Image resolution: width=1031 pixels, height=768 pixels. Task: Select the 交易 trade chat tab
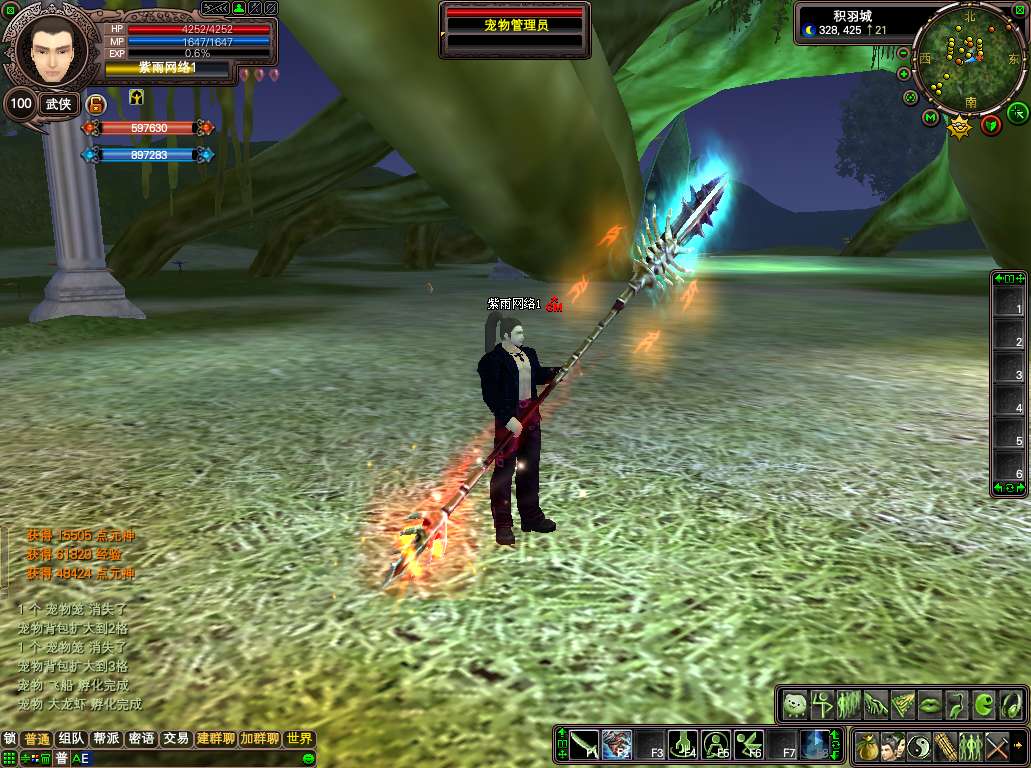(176, 739)
